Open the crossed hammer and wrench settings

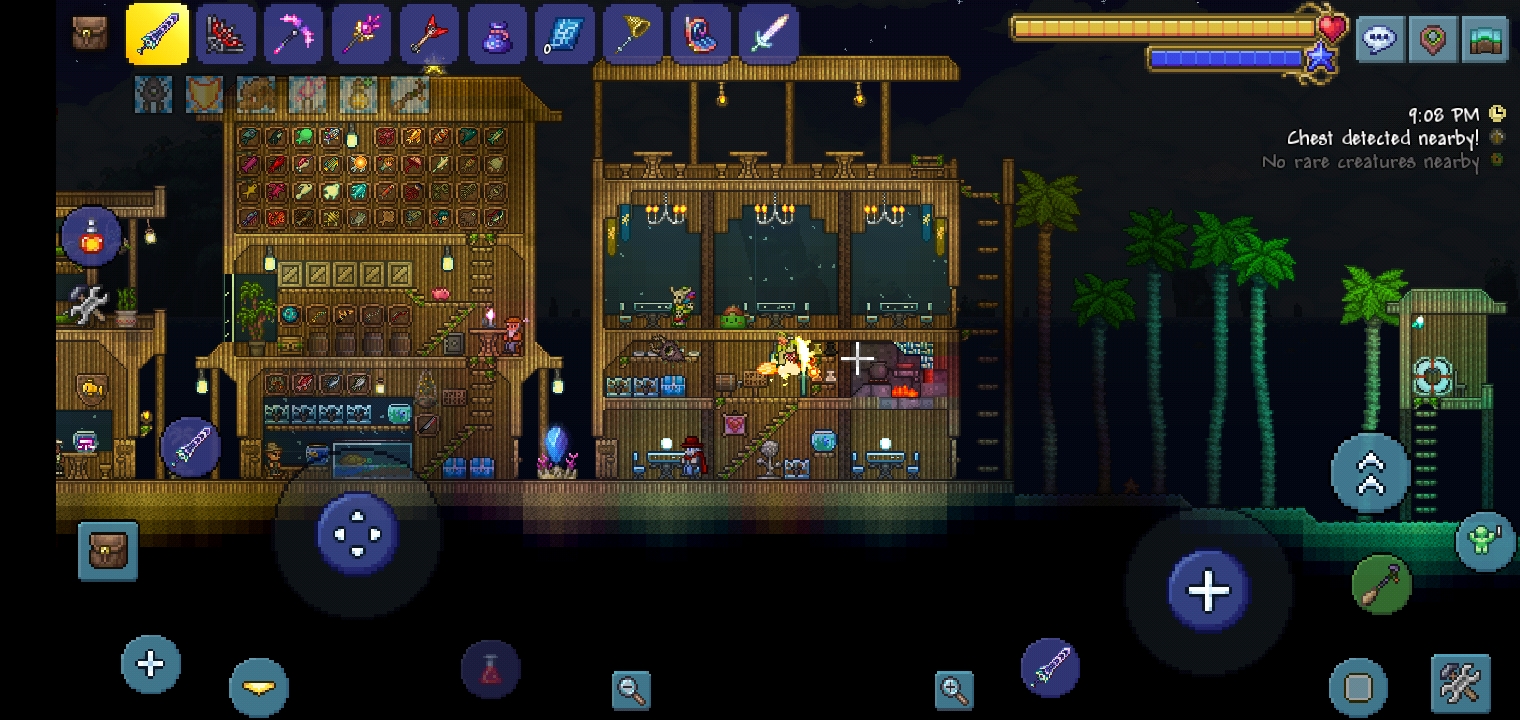click(x=1460, y=685)
